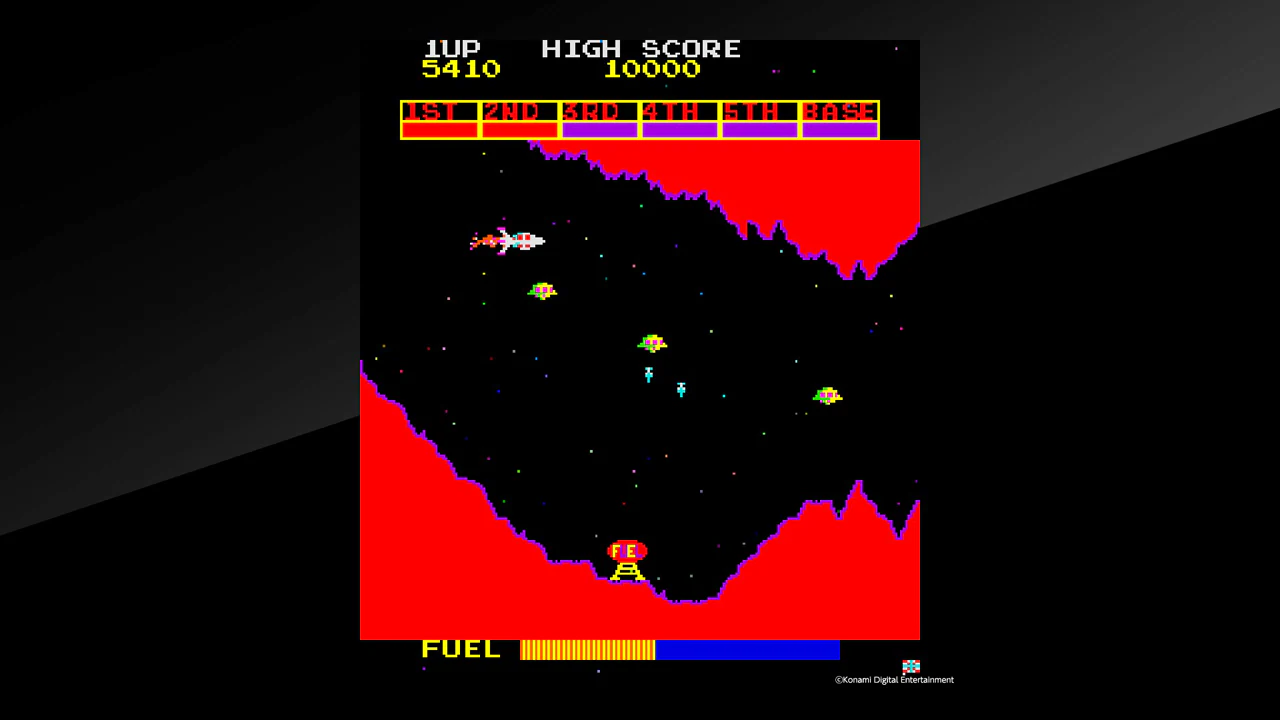This screenshot has height=720, width=1280.
Task: Select the player's rocket ship sprite
Action: point(512,240)
